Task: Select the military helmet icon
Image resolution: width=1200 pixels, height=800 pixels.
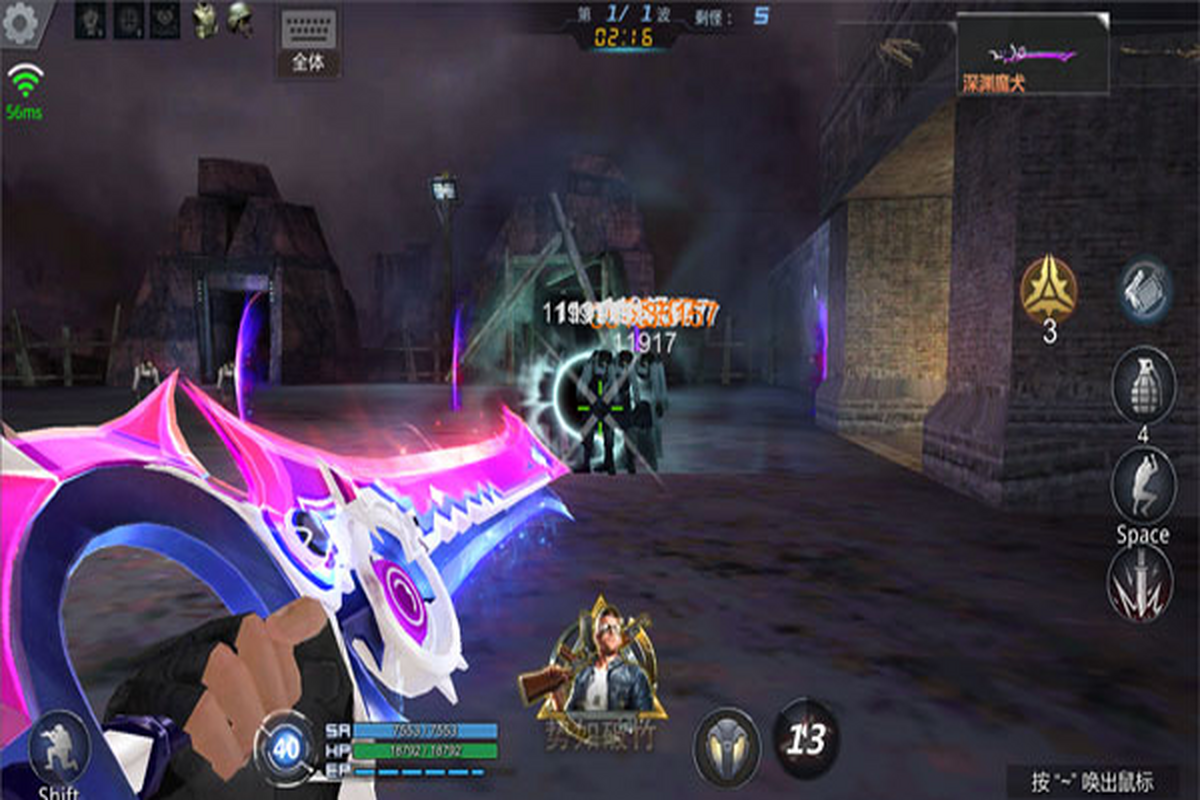Action: (x=239, y=21)
